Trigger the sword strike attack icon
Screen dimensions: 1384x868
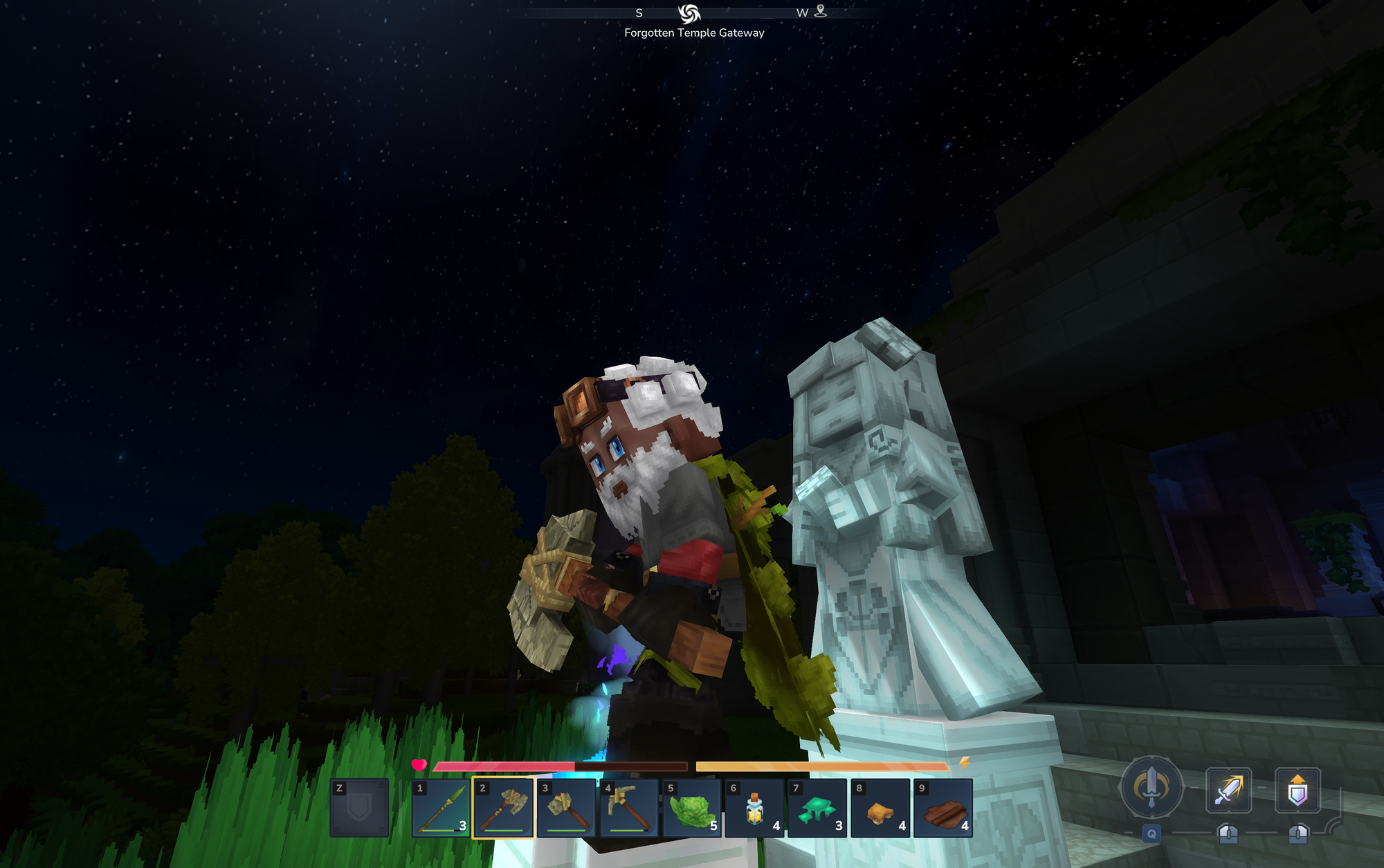coord(1228,790)
